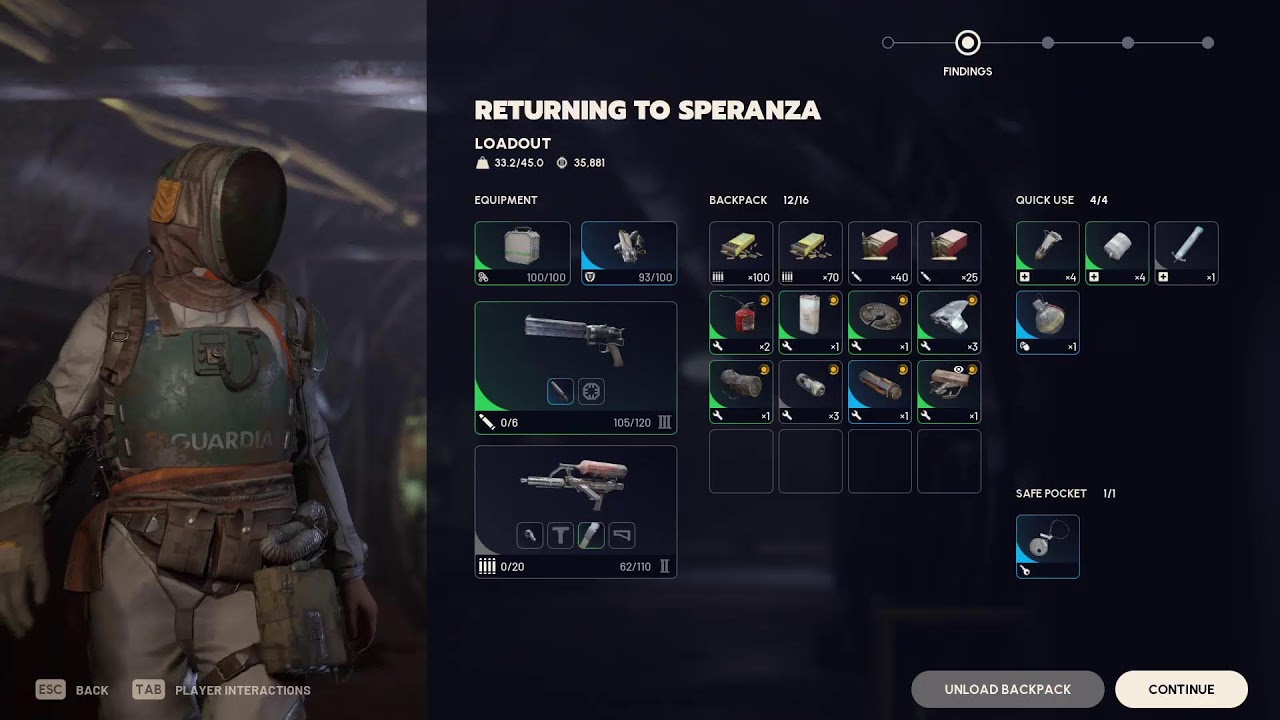This screenshot has height=720, width=1280.
Task: Pick the red ammo box with x25
Action: tap(949, 253)
